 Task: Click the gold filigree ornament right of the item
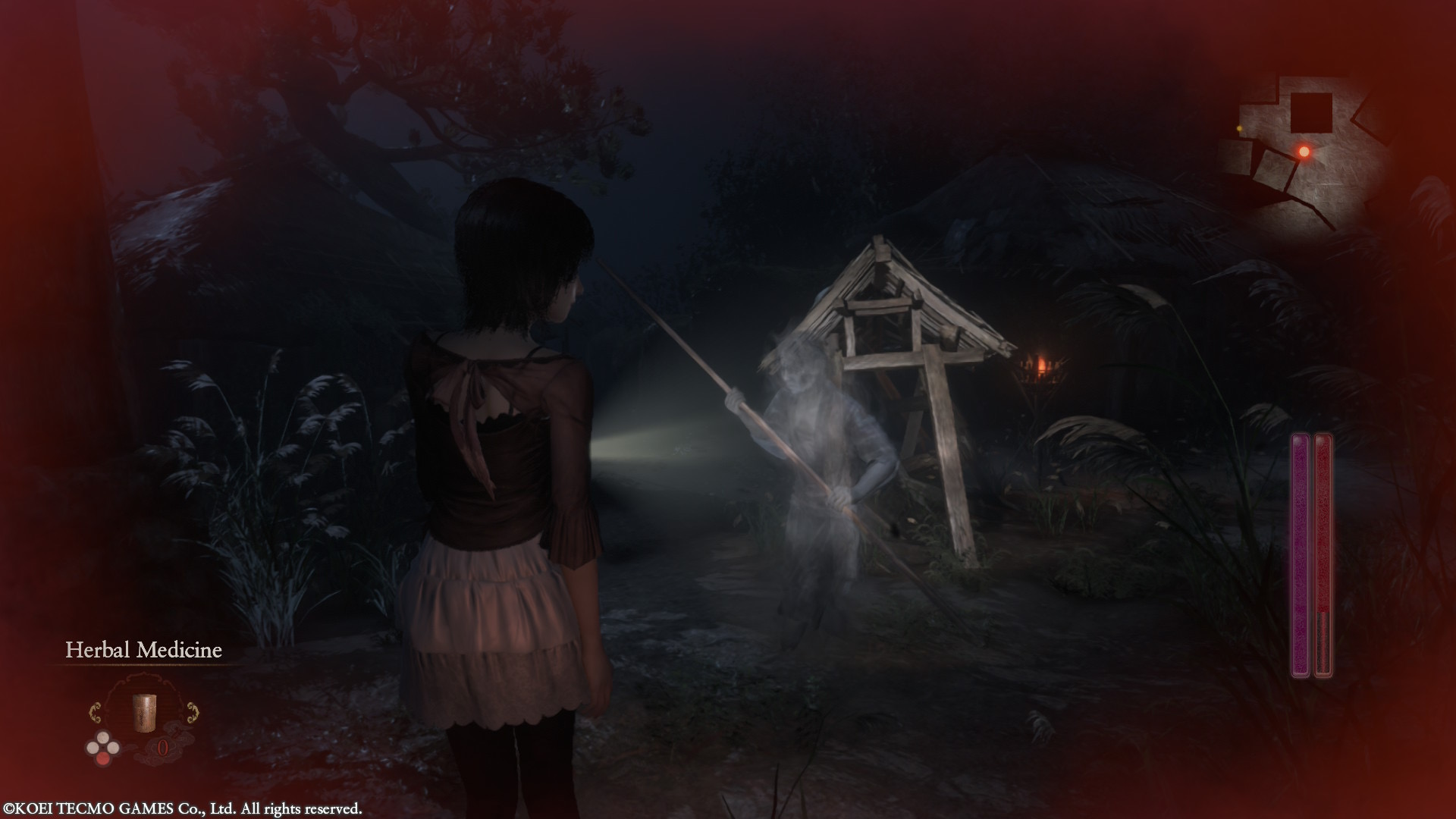tap(193, 712)
